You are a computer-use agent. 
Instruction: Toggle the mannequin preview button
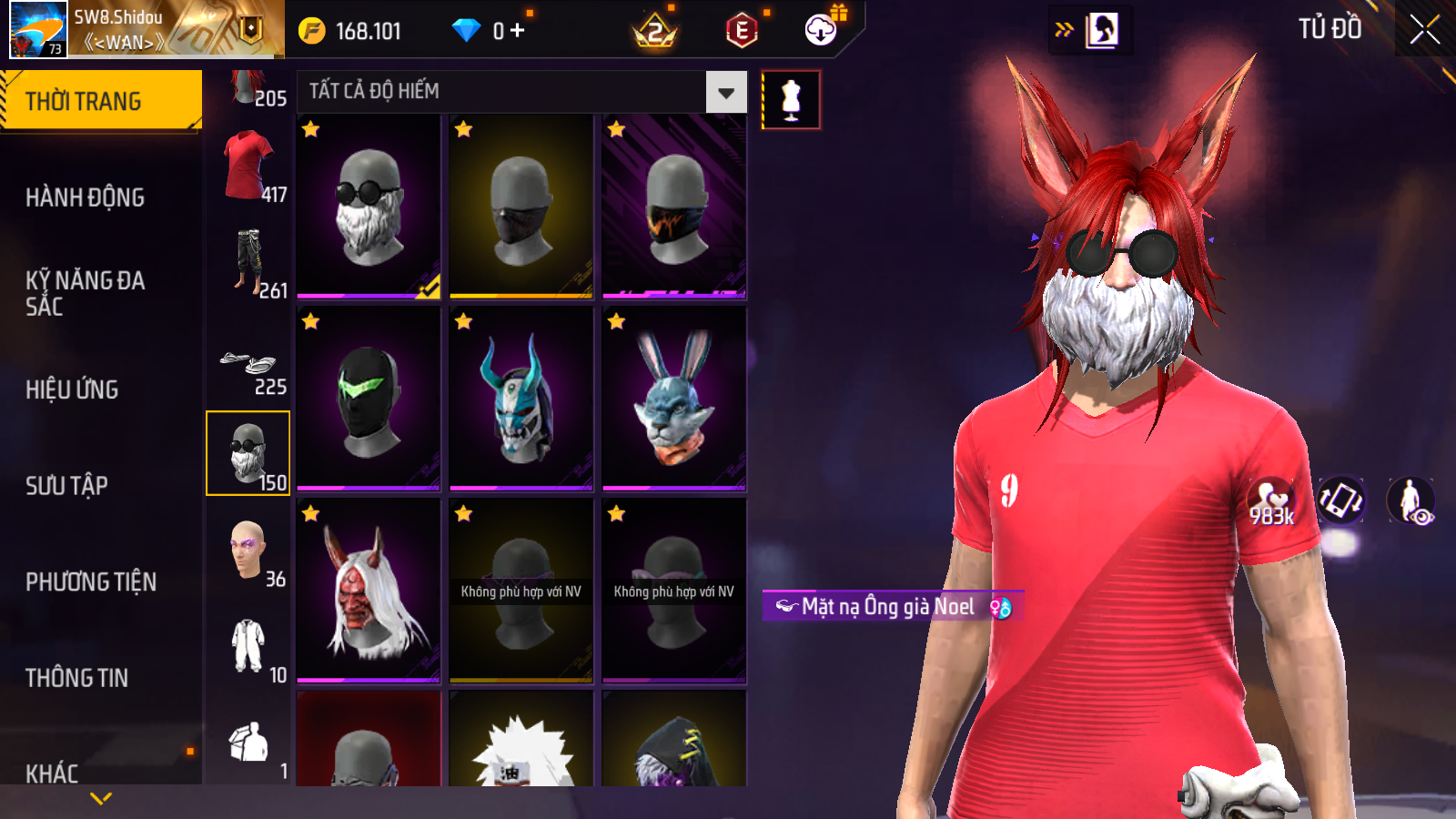point(791,100)
